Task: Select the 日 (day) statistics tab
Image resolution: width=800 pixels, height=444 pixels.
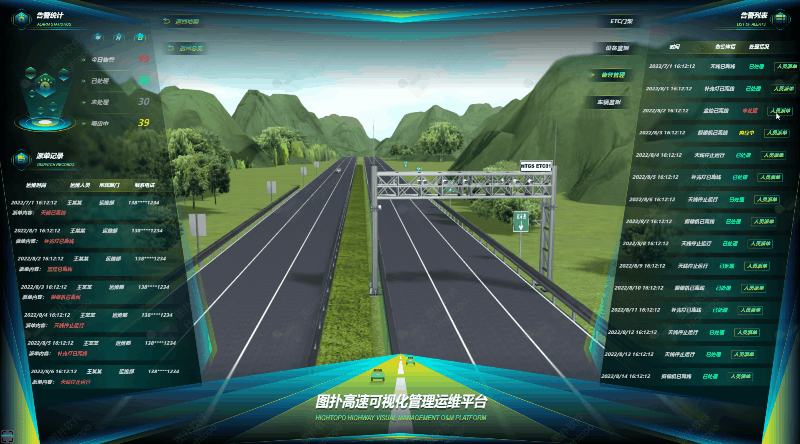Action: (x=141, y=37)
